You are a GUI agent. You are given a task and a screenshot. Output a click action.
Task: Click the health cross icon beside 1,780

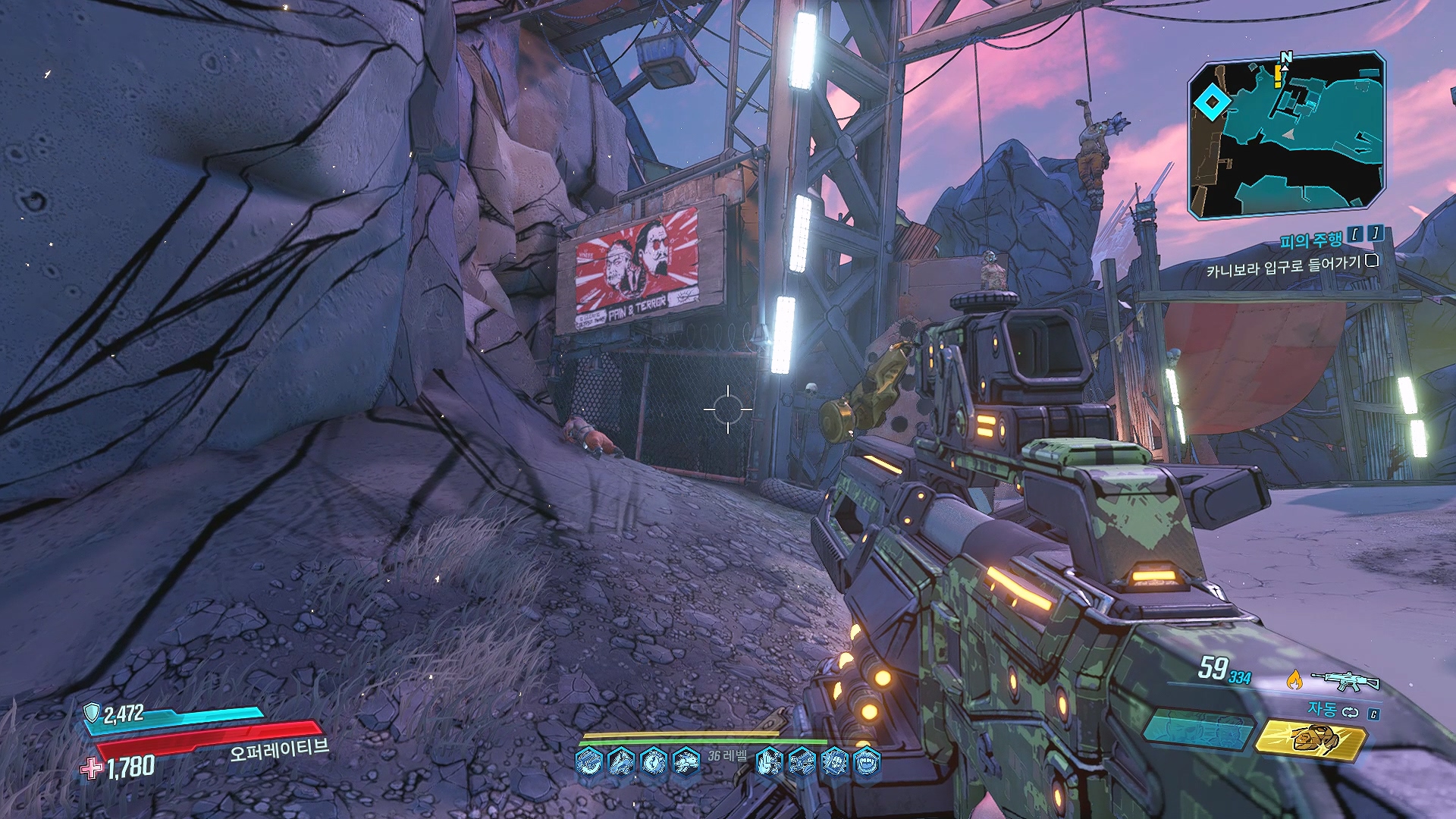(92, 768)
